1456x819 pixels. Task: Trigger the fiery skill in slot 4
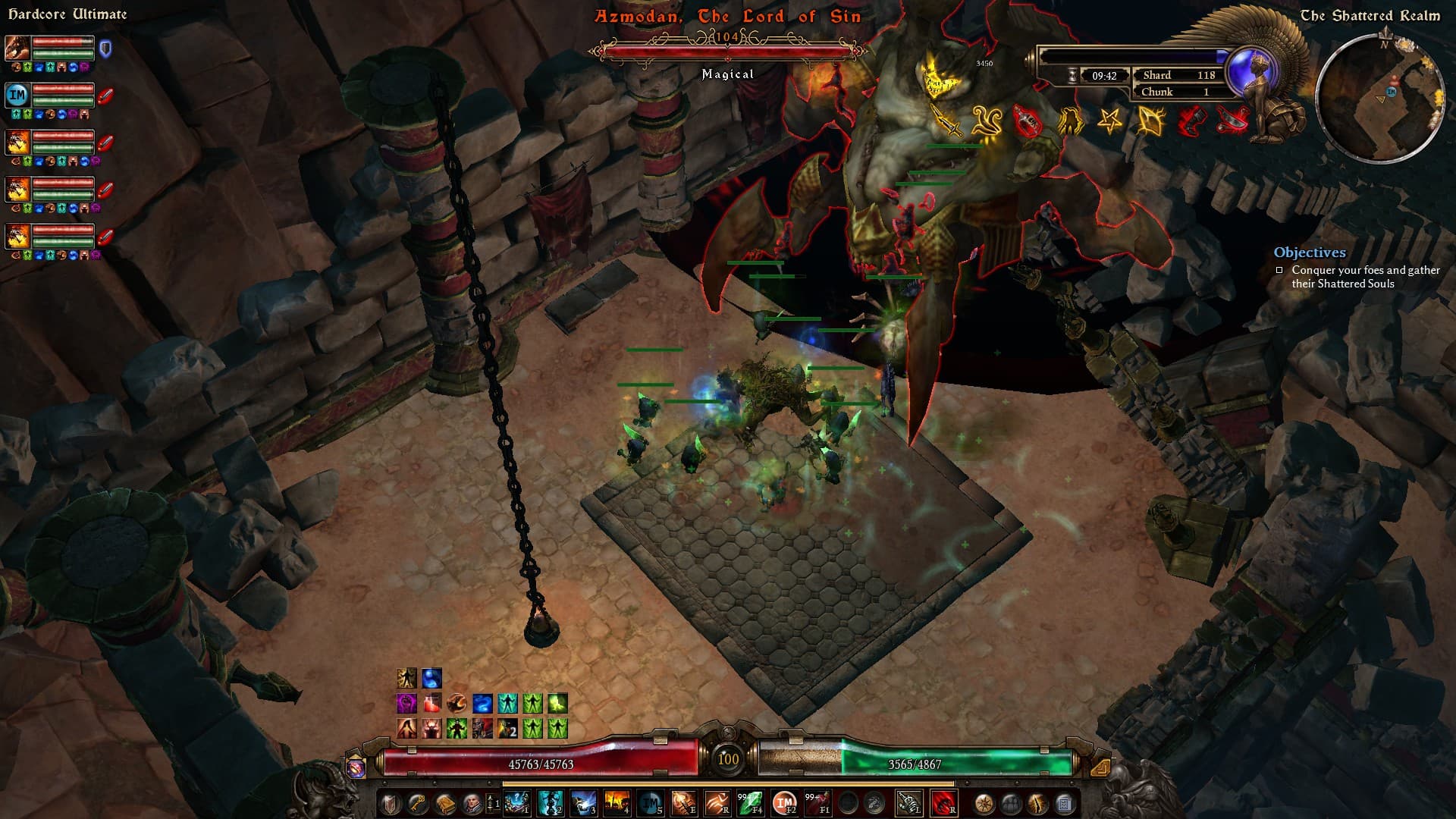click(617, 803)
